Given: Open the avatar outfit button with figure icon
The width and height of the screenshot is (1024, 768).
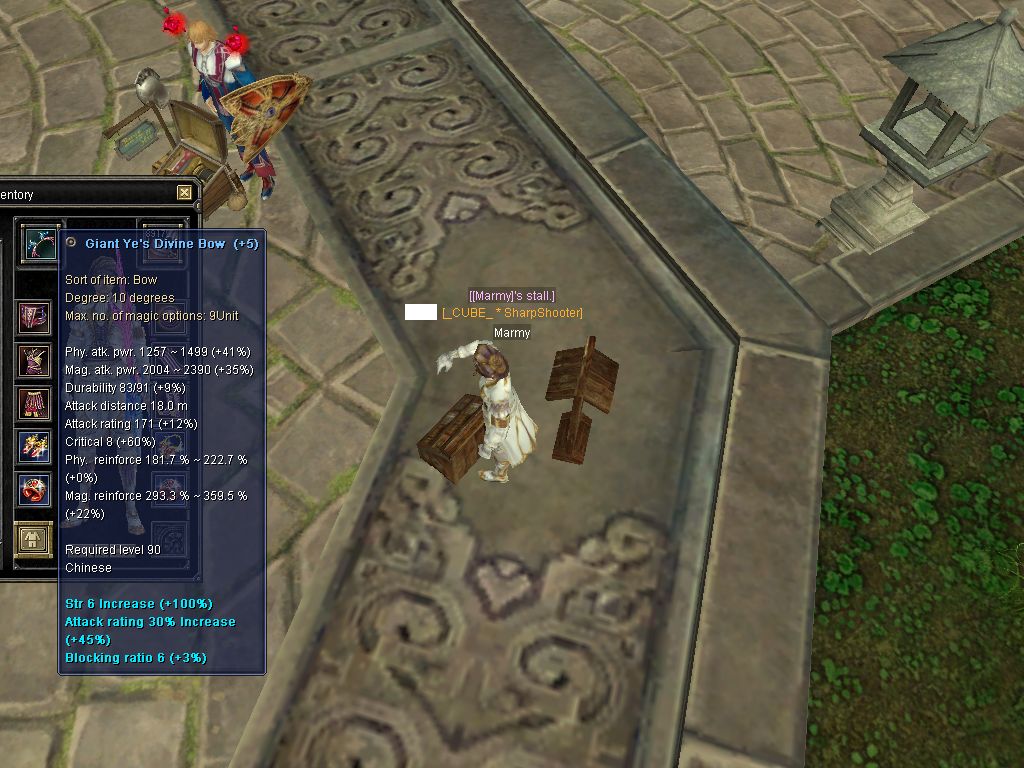Looking at the screenshot, I should tap(33, 540).
